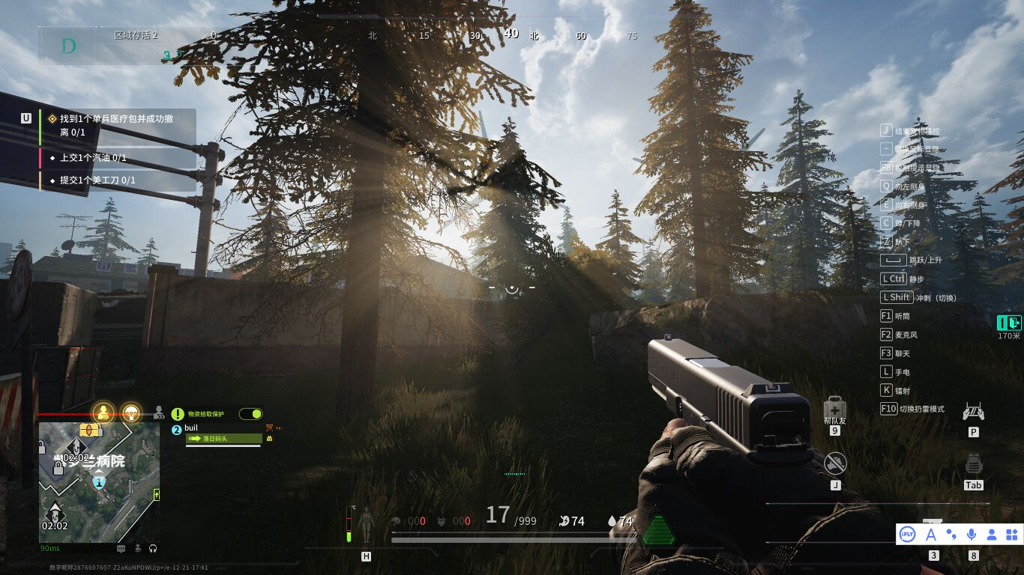Open the minimap

pos(99,481)
